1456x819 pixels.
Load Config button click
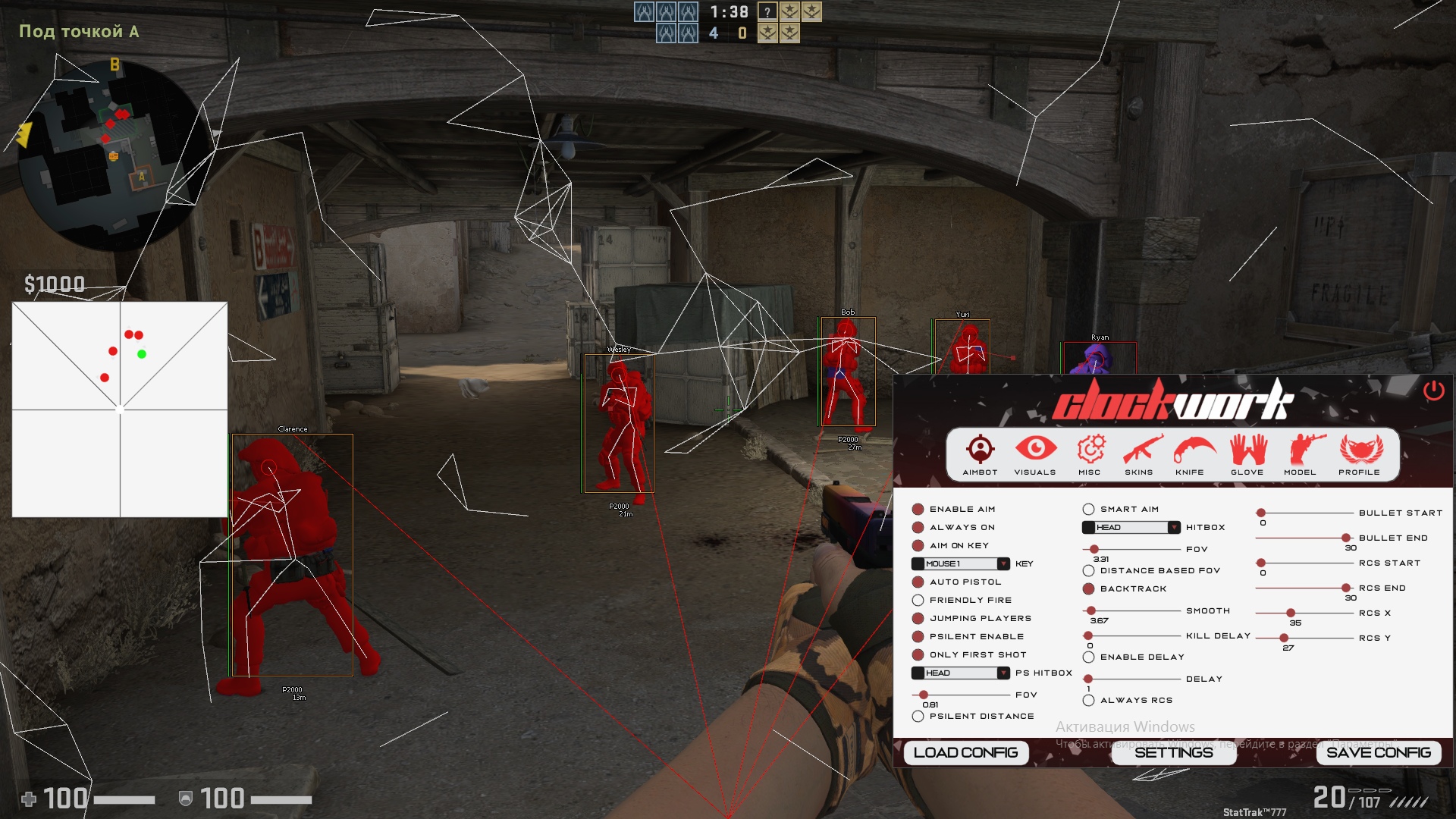pyautogui.click(x=965, y=752)
